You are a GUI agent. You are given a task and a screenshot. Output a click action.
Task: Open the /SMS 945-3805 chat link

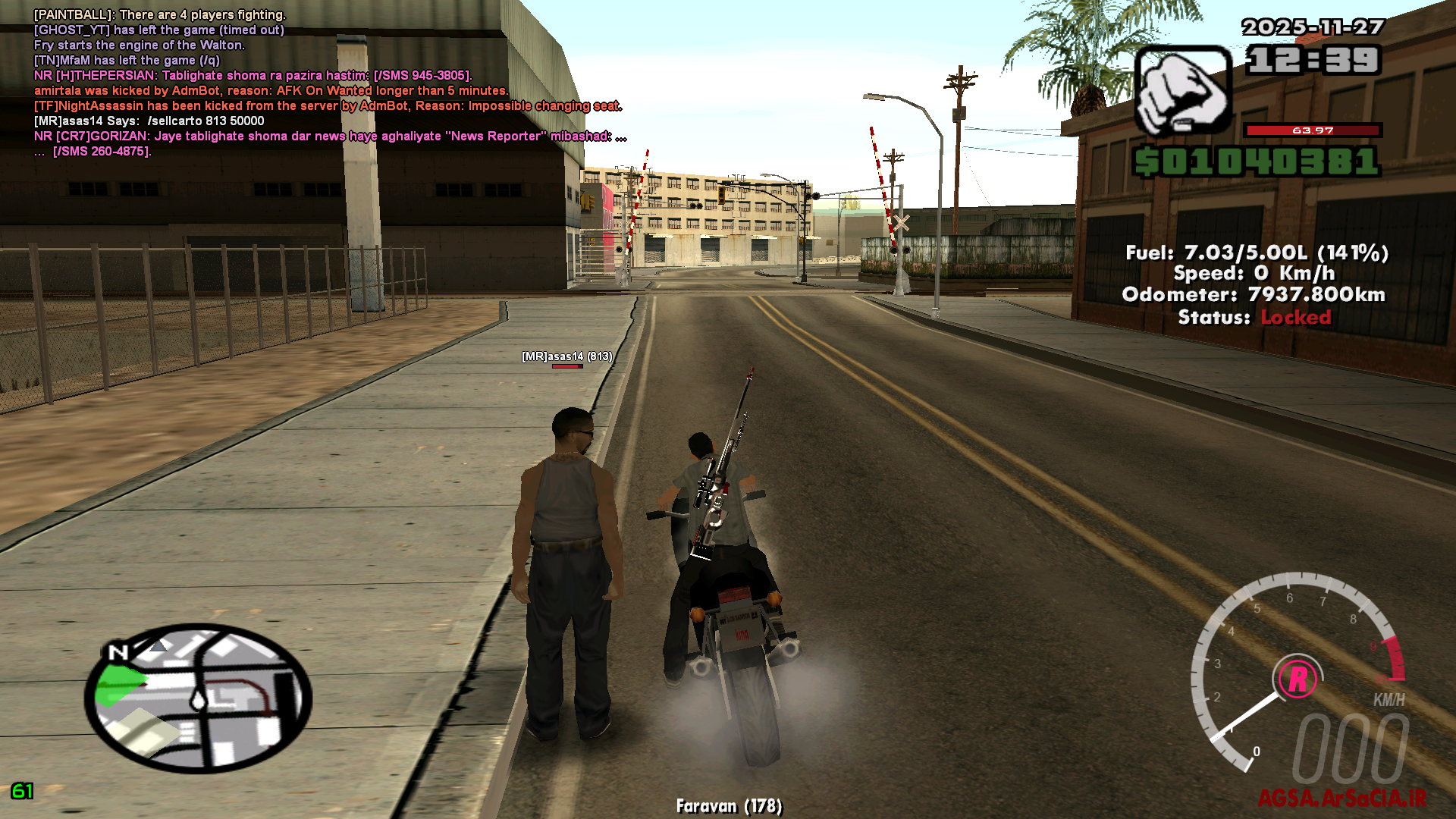pos(422,74)
